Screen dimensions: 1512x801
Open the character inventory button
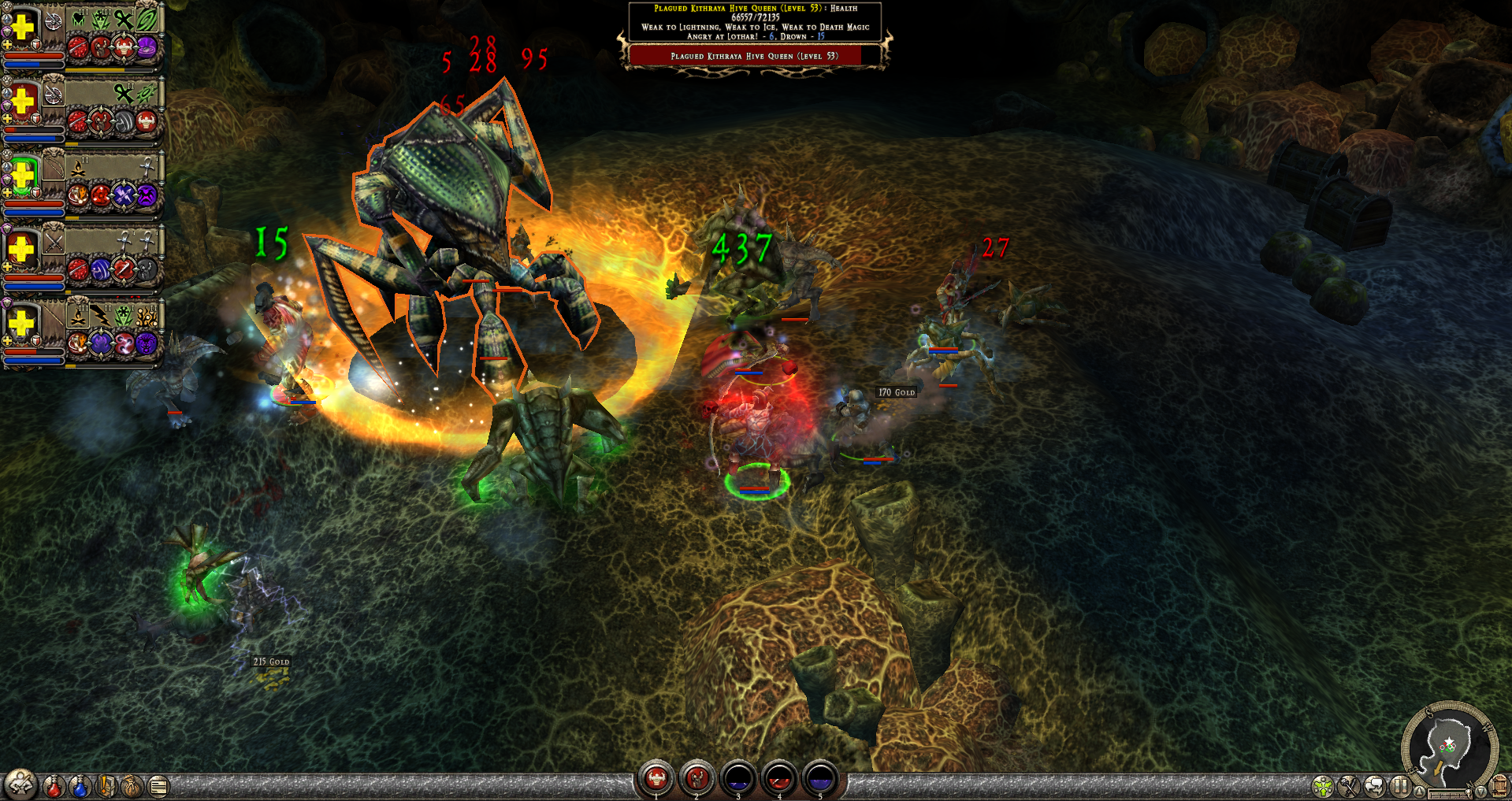[x=21, y=784]
